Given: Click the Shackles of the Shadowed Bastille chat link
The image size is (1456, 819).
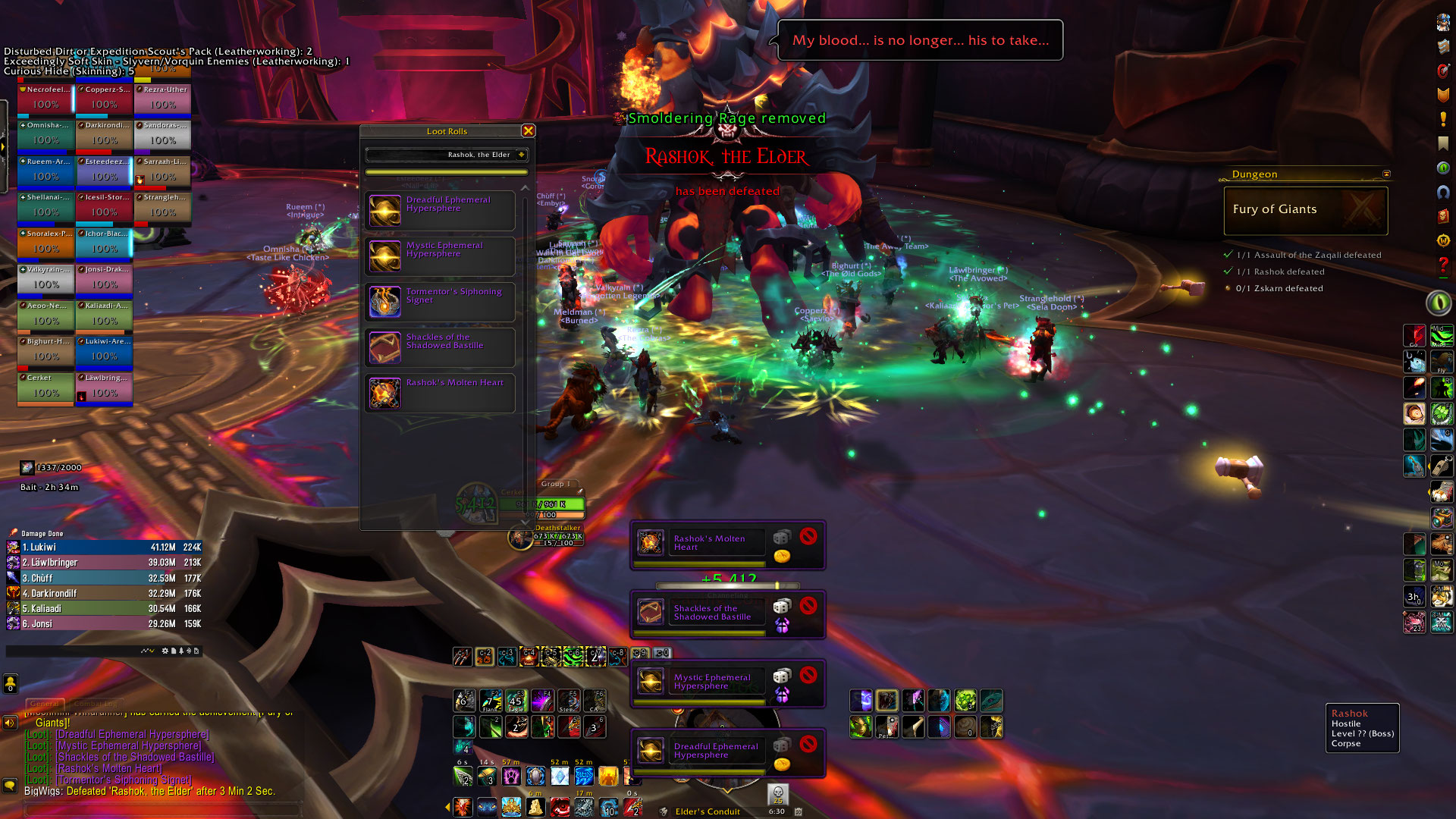Looking at the screenshot, I should (134, 757).
